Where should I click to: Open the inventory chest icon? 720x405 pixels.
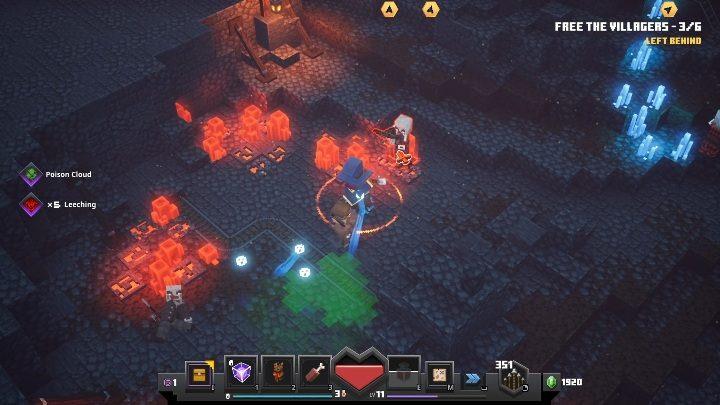pos(199,375)
